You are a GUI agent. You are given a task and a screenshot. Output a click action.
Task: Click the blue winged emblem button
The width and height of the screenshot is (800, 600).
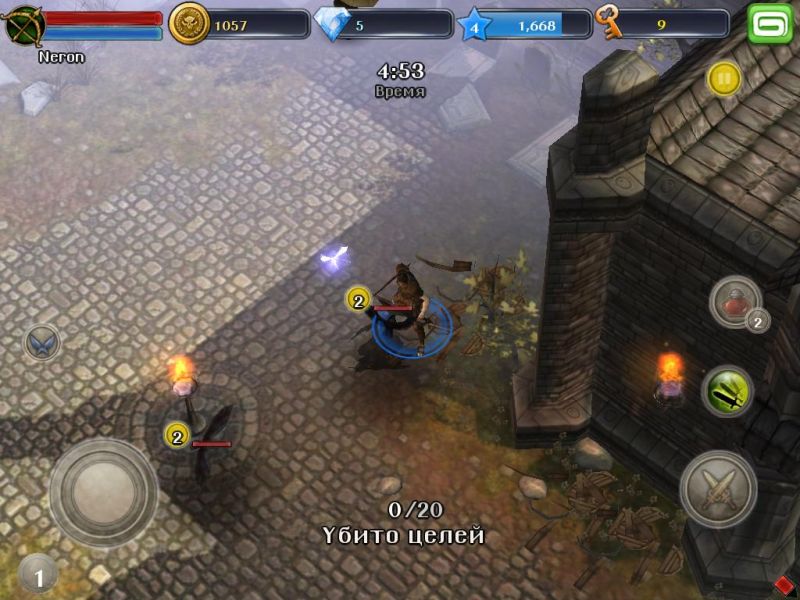pos(42,344)
